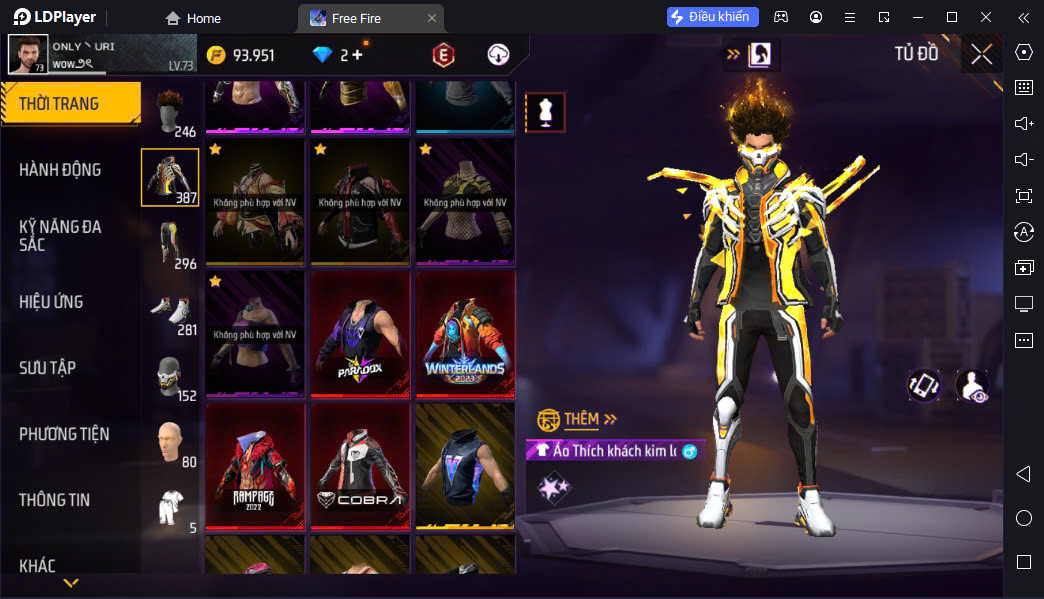Open the HIỆU ỨNG category
Image resolution: width=1044 pixels, height=599 pixels.
[51, 302]
